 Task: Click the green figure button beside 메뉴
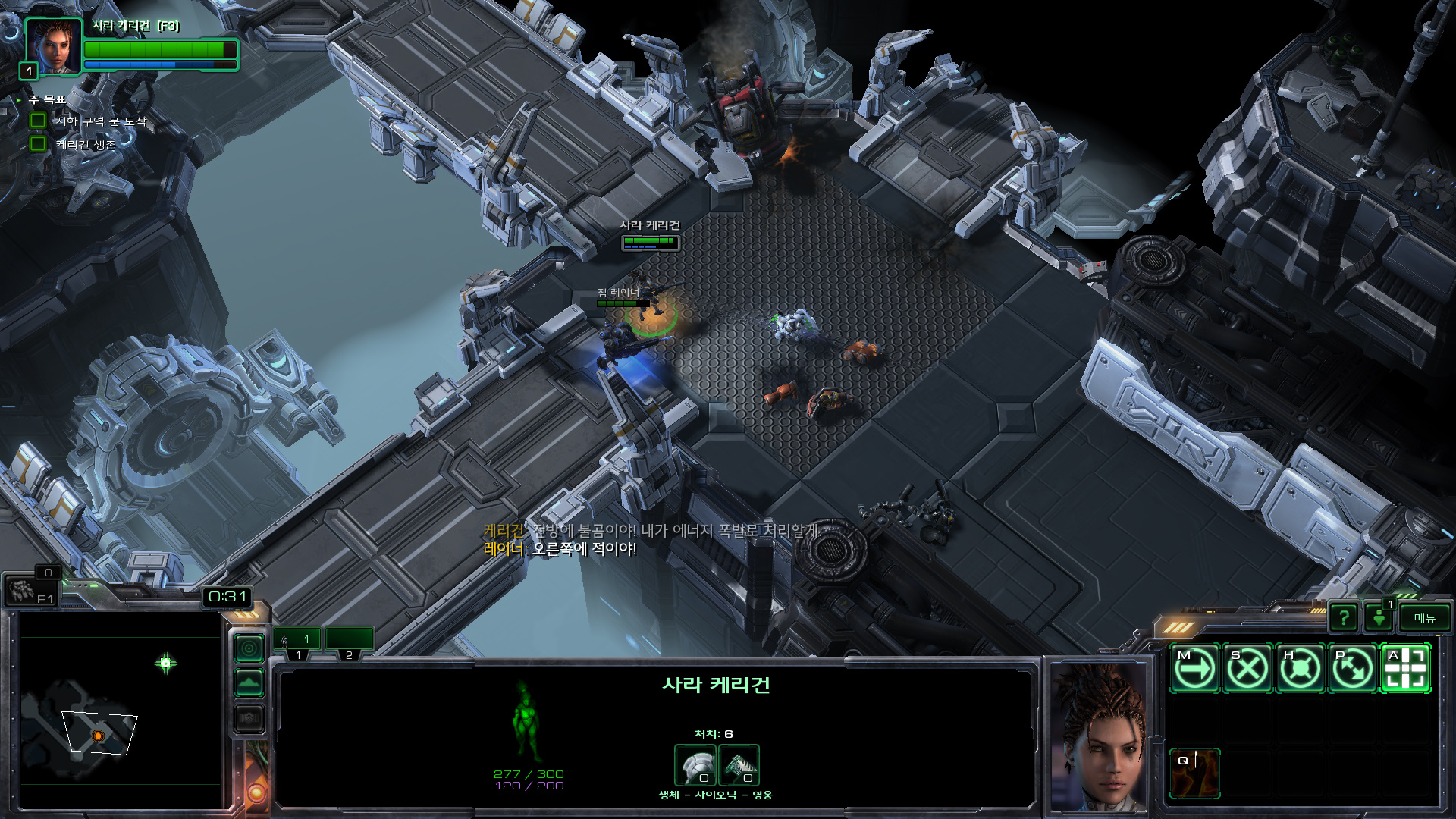click(1379, 618)
